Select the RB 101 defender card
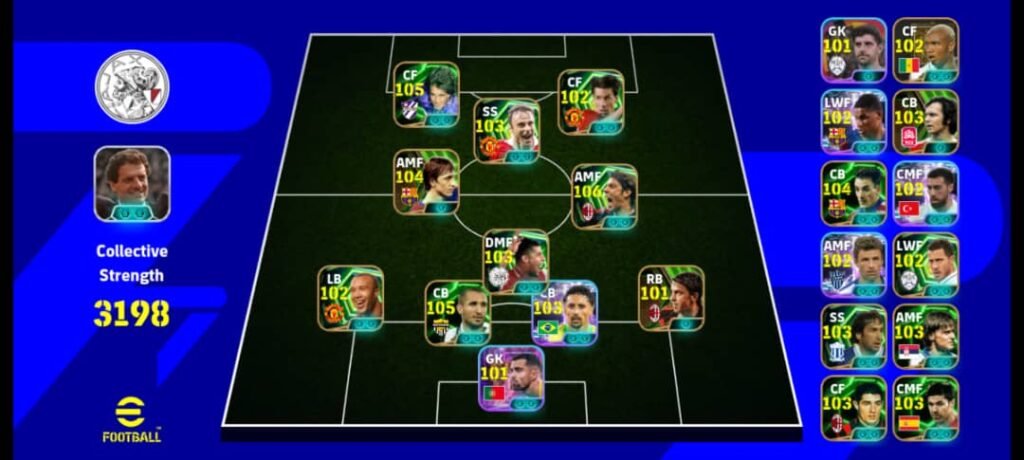The width and height of the screenshot is (1024, 460). (x=671, y=298)
